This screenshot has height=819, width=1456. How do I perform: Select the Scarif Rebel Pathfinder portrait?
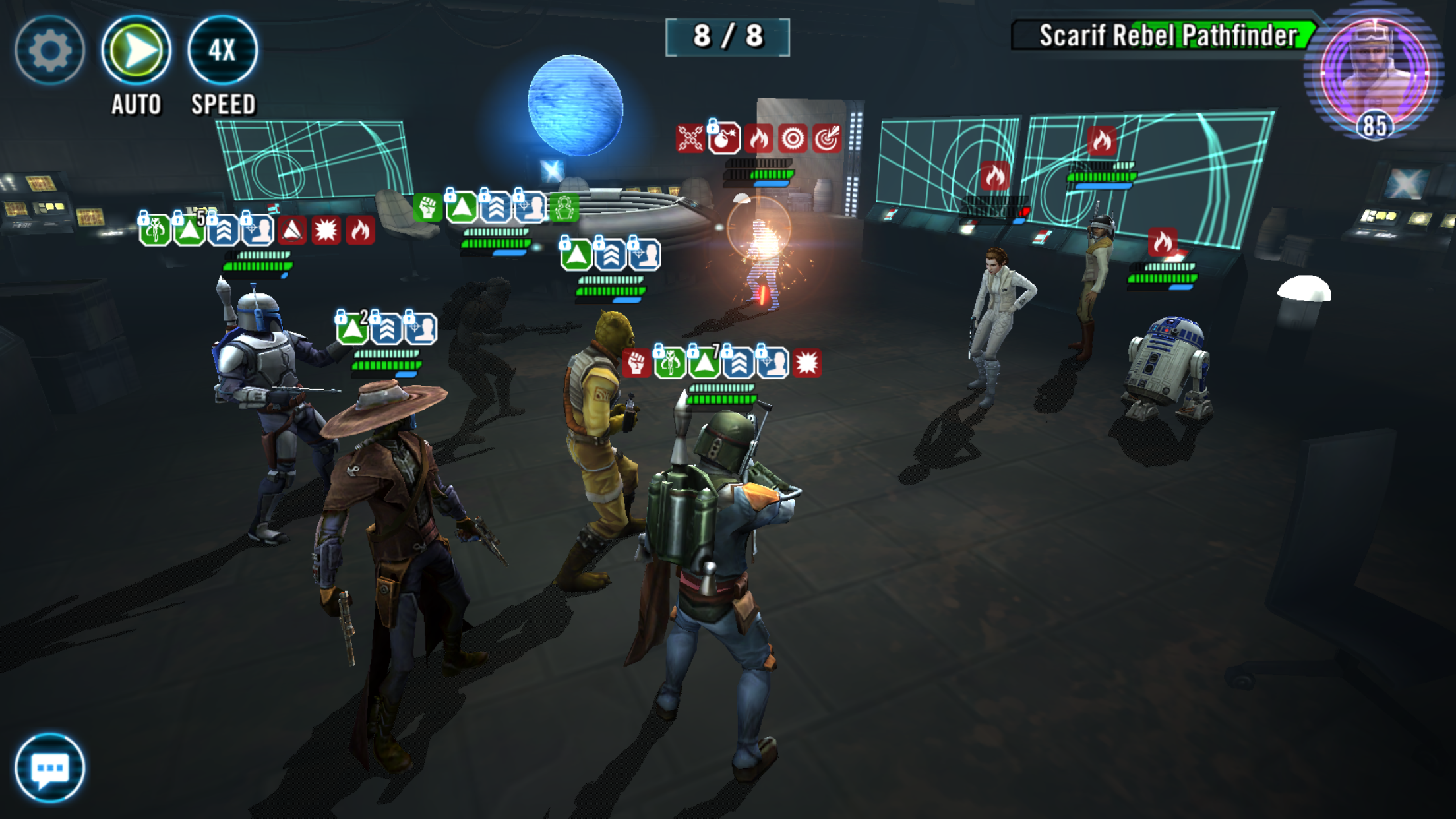pos(1375,73)
